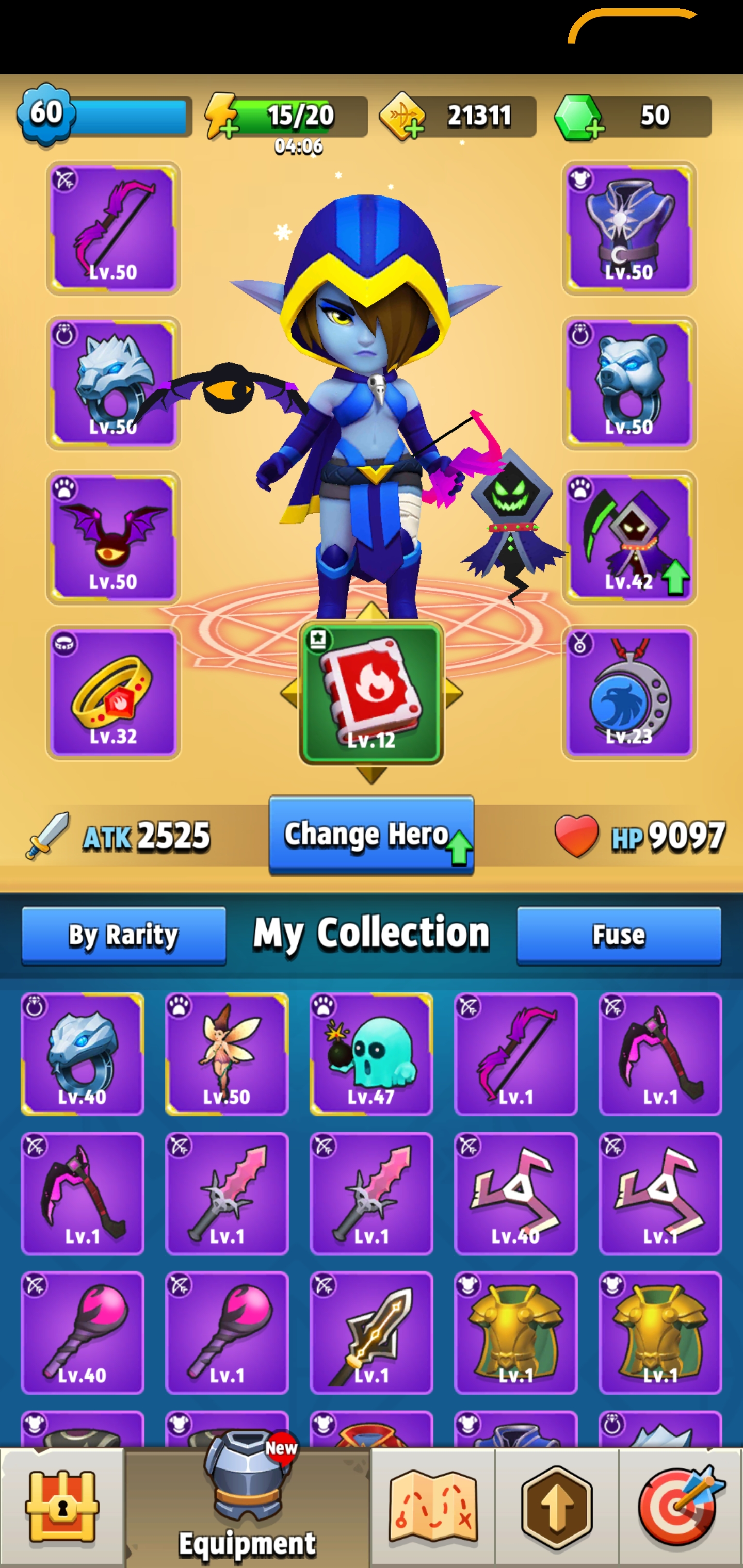Open the equipped Lv.12 fire tome
Screen dimensions: 743x1568
coord(372,691)
